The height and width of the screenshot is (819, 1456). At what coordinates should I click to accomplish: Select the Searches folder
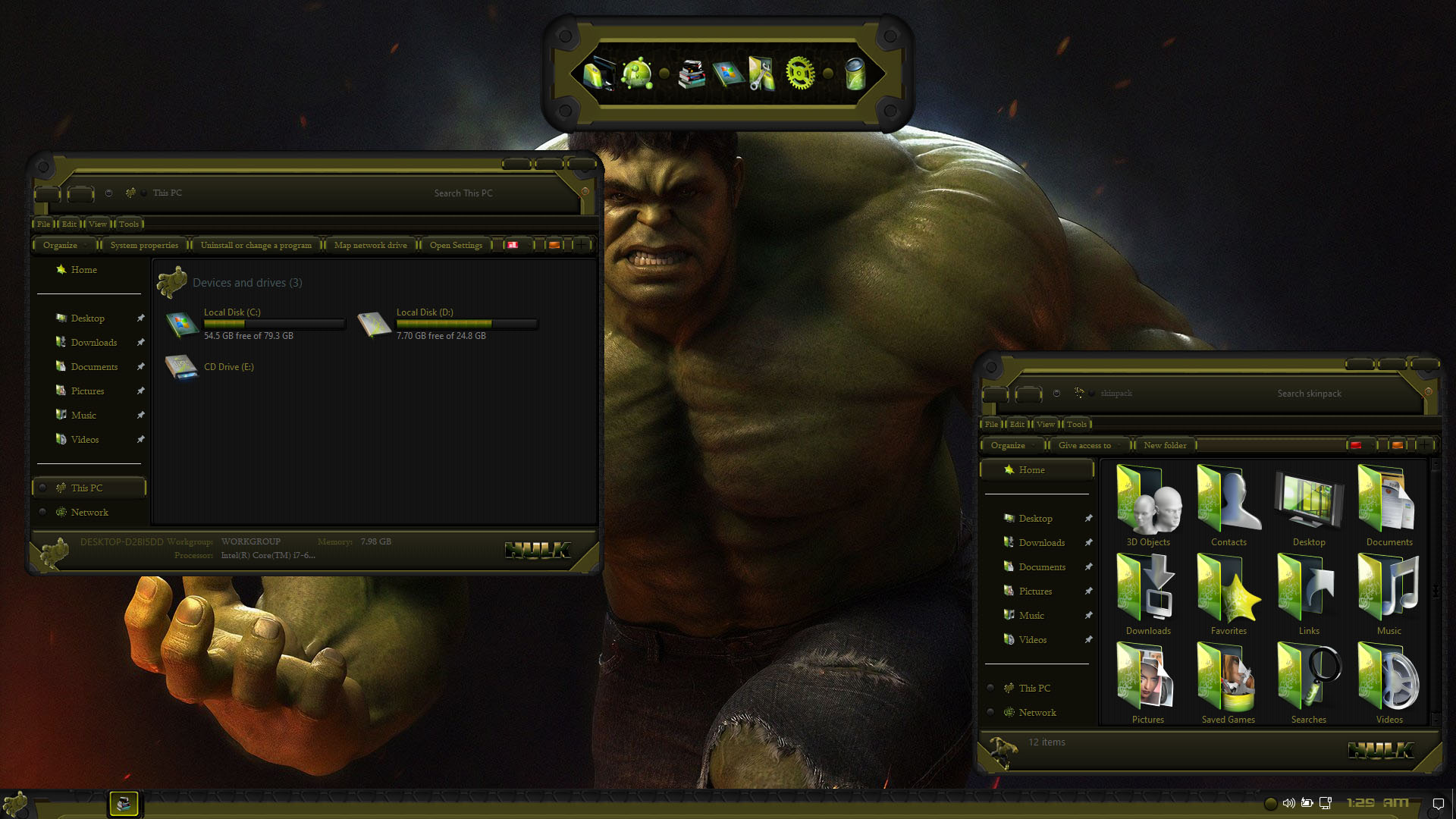1309,682
